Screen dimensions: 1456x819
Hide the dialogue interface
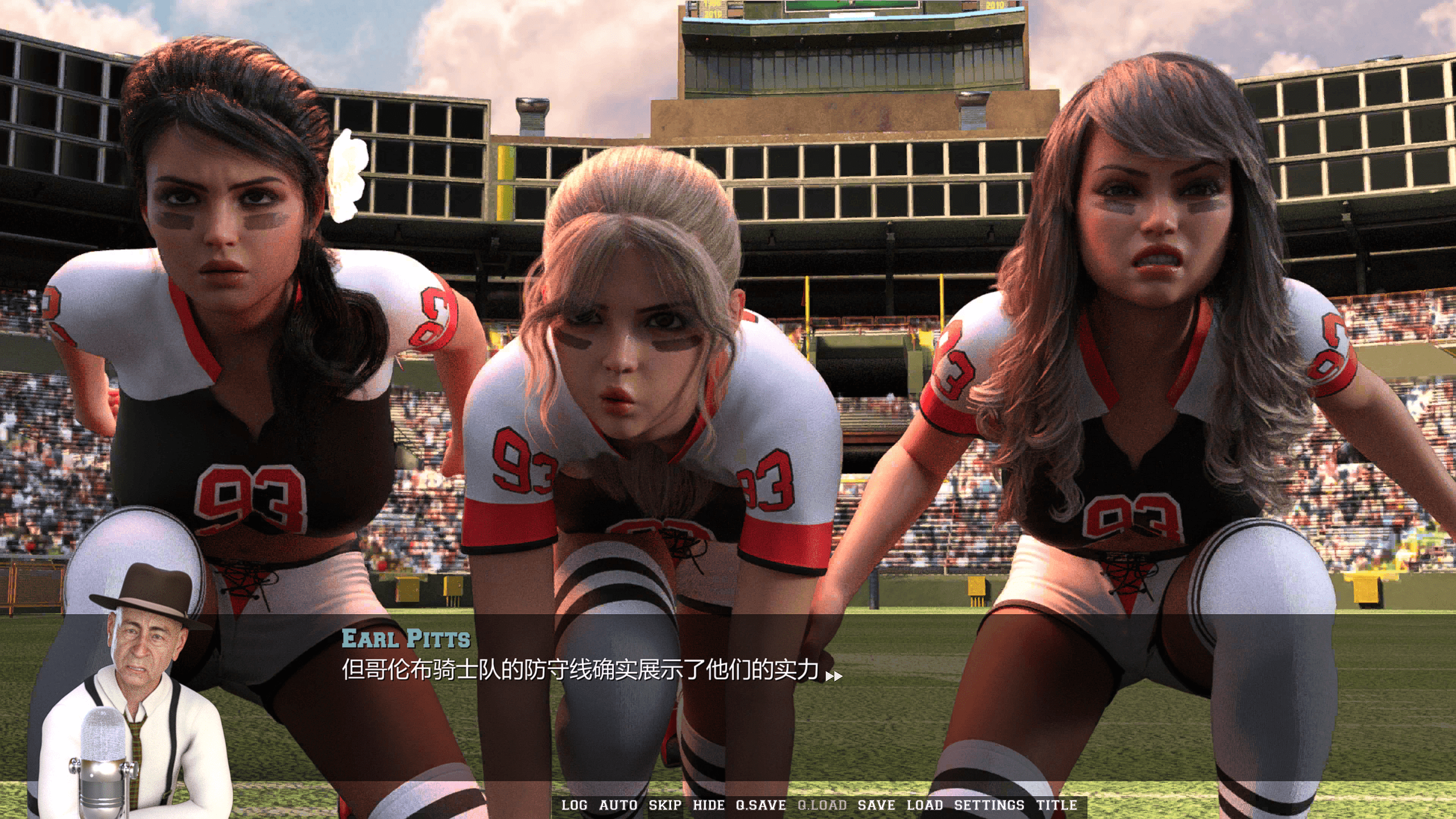point(709,805)
